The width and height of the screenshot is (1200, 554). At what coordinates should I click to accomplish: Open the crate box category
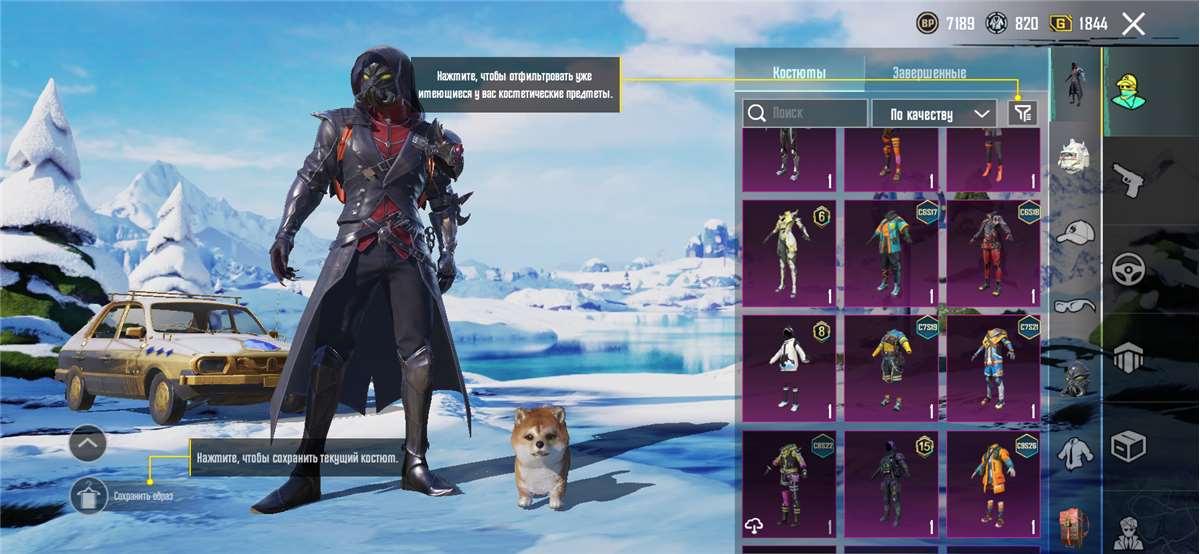click(1129, 445)
